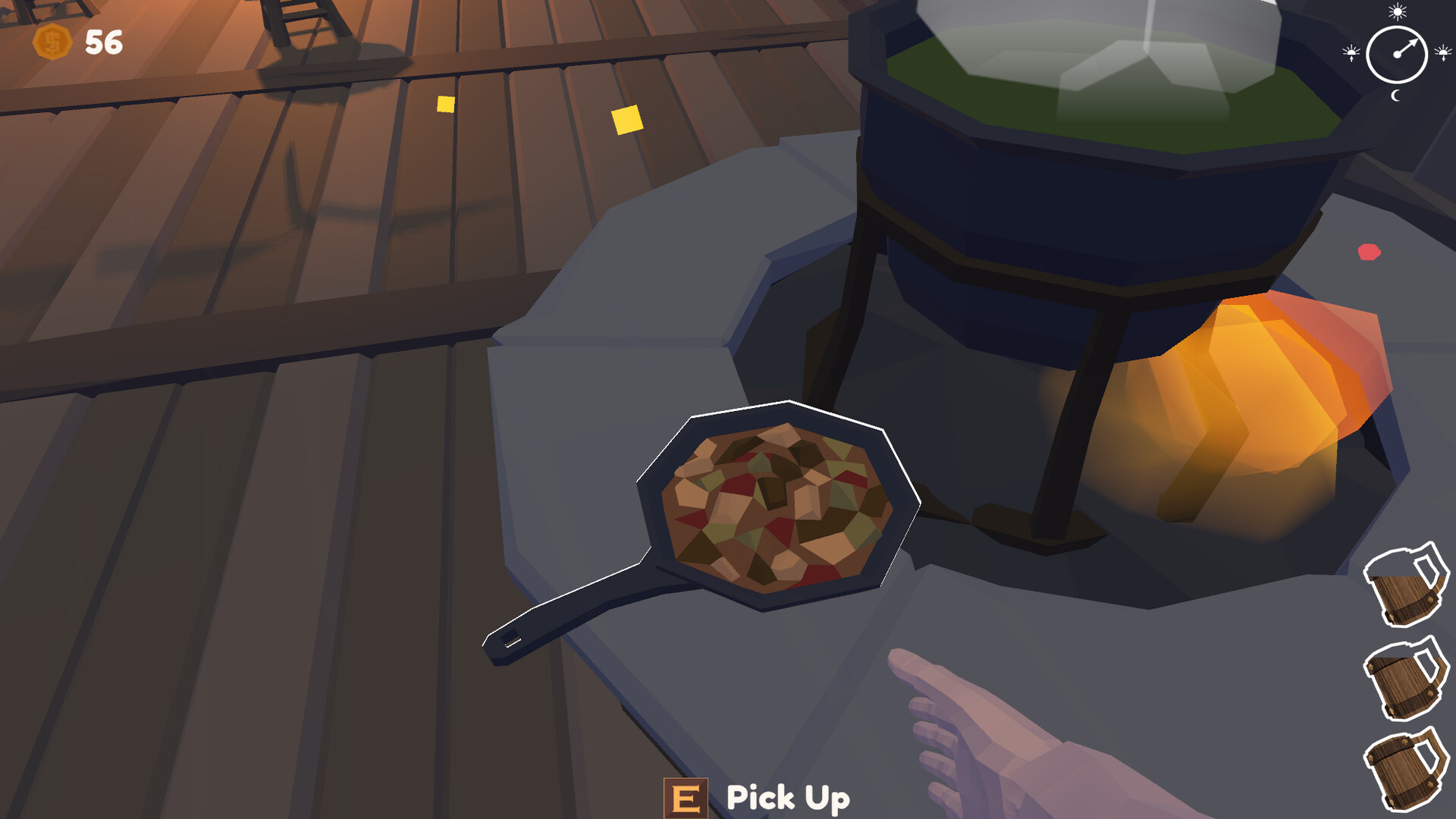Click the E key prompt icon
Screen dimensions: 1456x819
687,798
